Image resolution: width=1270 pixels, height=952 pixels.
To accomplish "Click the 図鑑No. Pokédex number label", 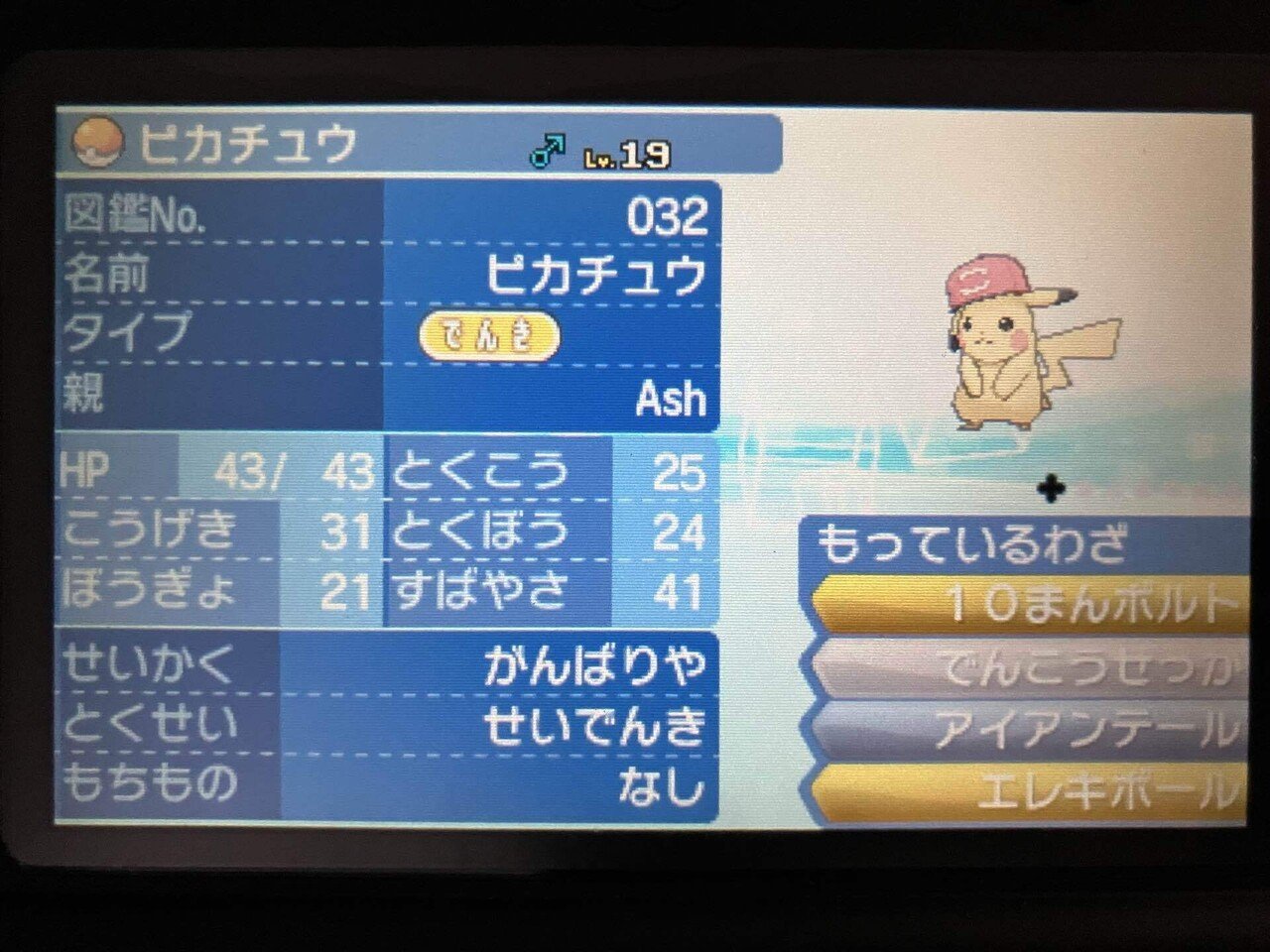I will [x=134, y=211].
